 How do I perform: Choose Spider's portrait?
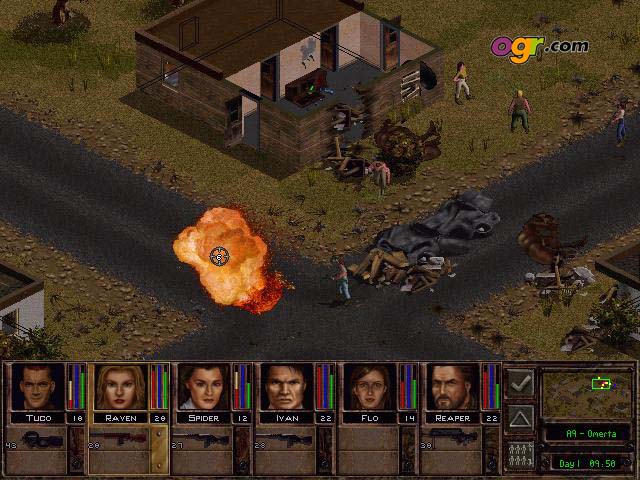203,388
